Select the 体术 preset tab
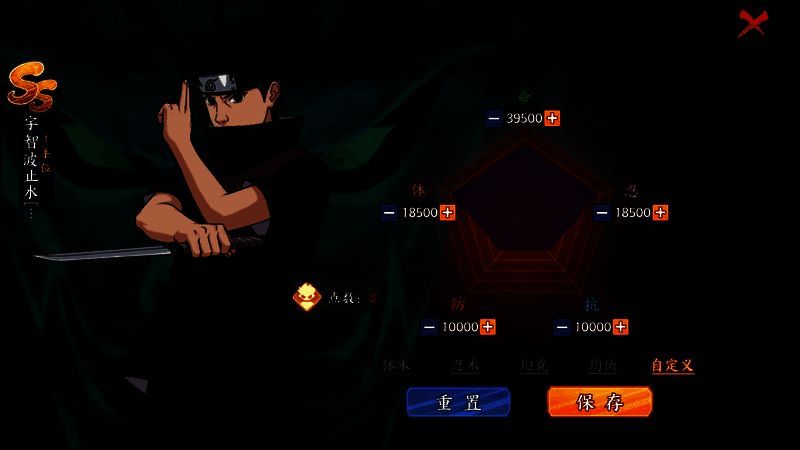This screenshot has width=800, height=450. point(396,366)
